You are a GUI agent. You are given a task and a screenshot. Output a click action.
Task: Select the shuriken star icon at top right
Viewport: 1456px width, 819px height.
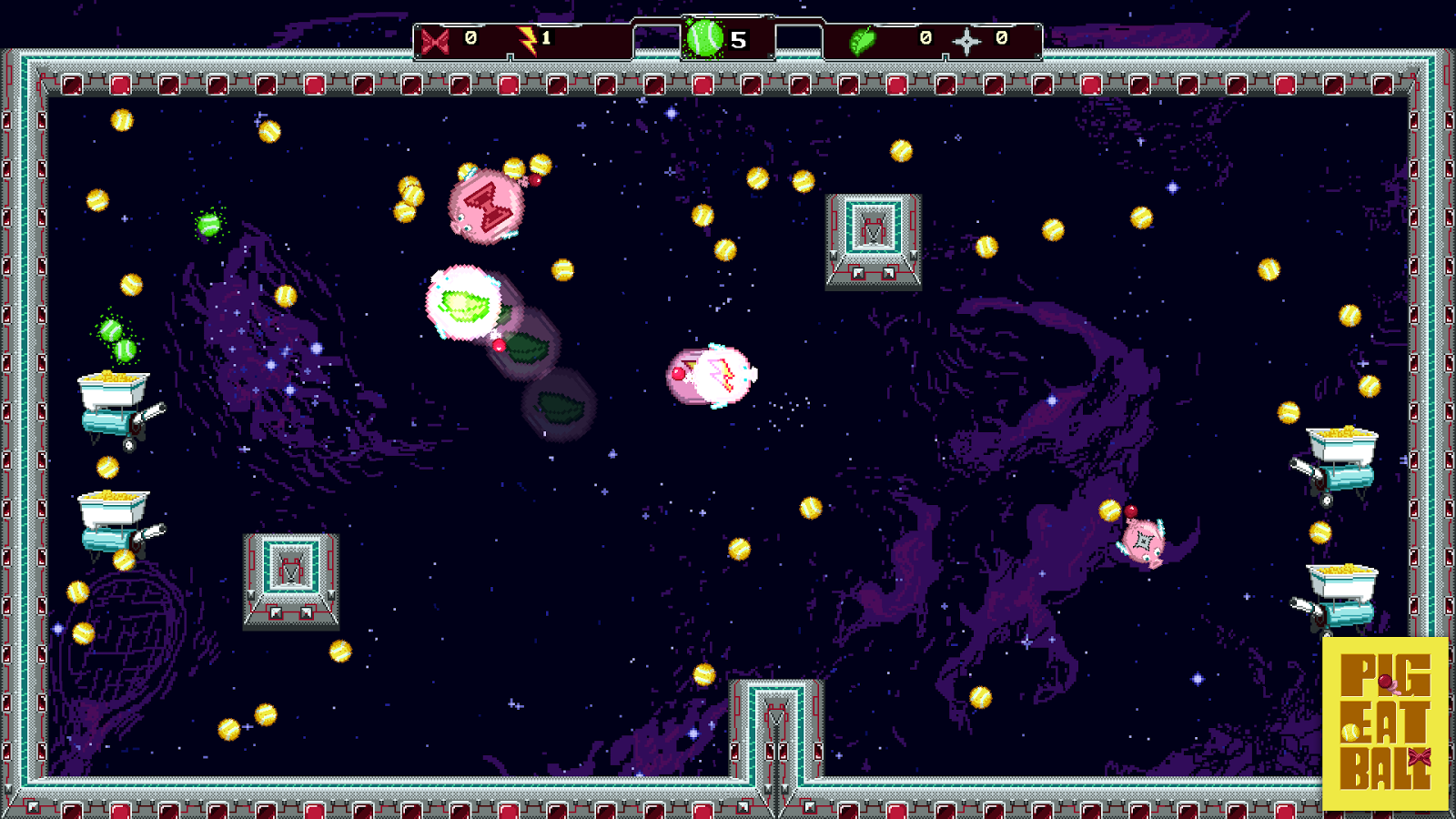pos(966,41)
